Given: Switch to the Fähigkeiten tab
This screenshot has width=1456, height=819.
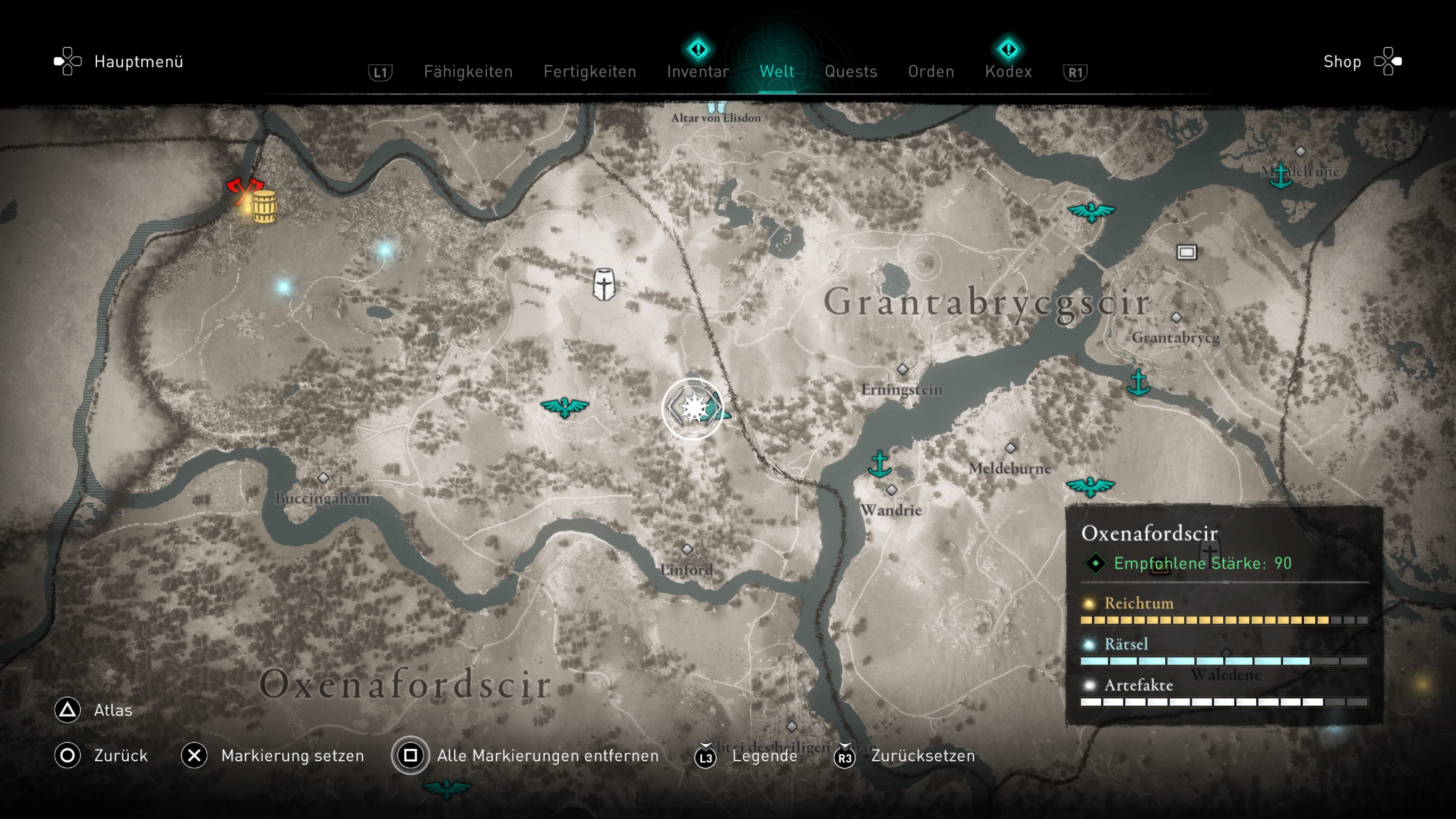Looking at the screenshot, I should tap(468, 72).
